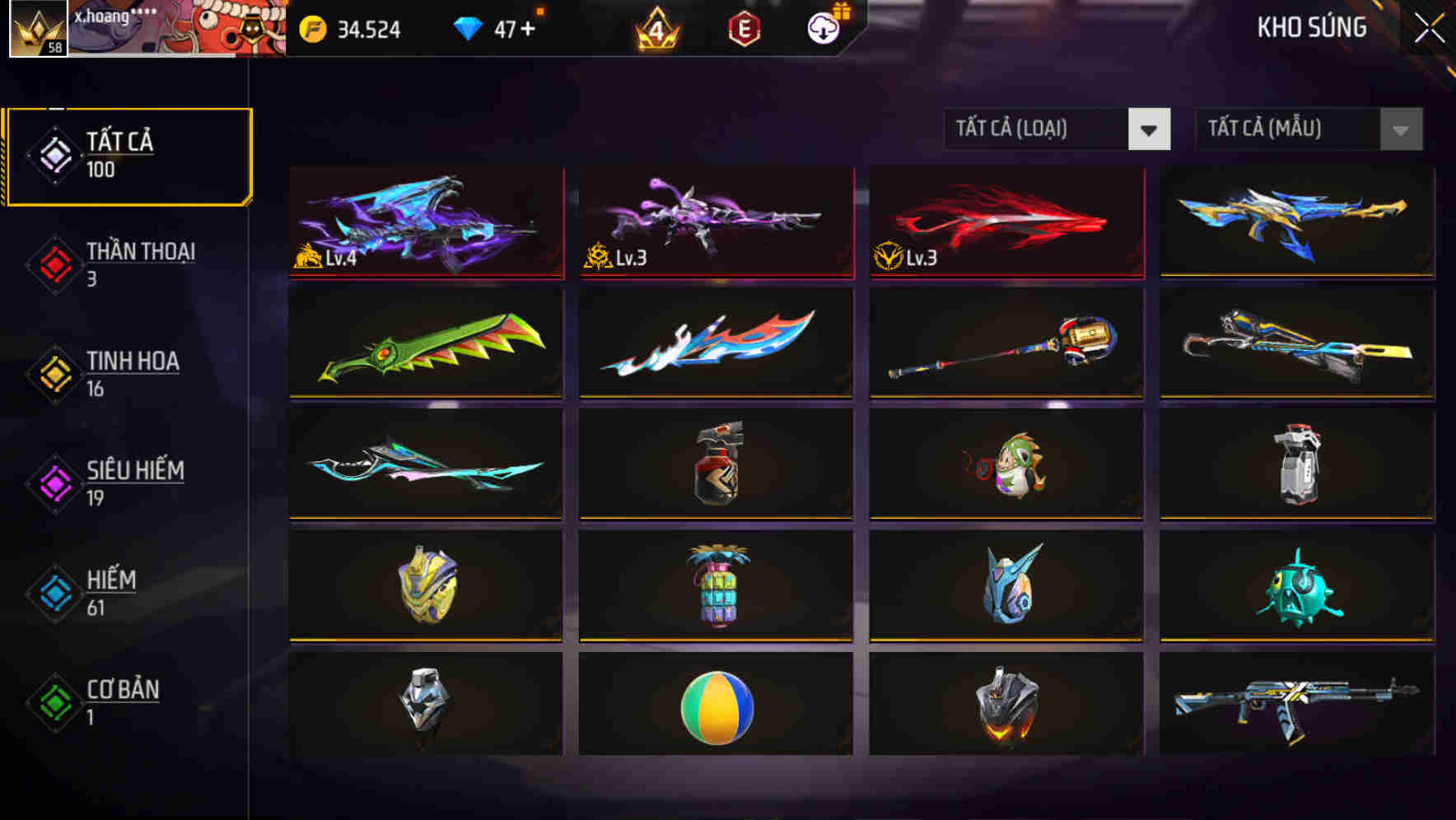Click the rank level 4 crown icon
This screenshot has width=1456, height=820.
pos(655,27)
